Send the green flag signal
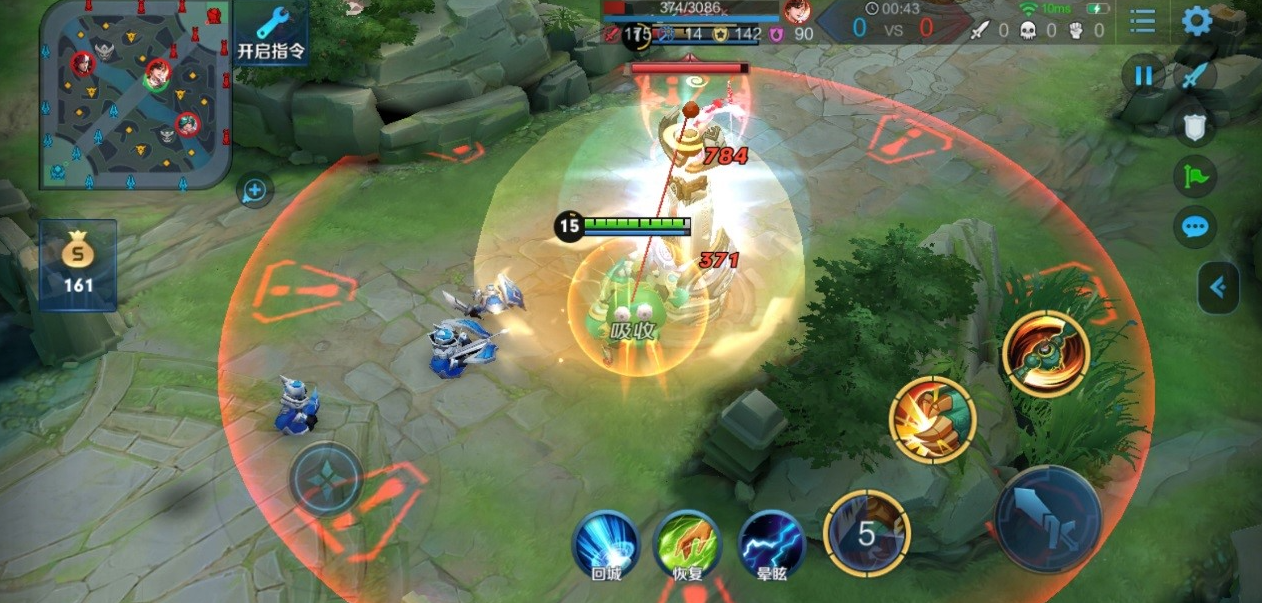 pos(1196,176)
